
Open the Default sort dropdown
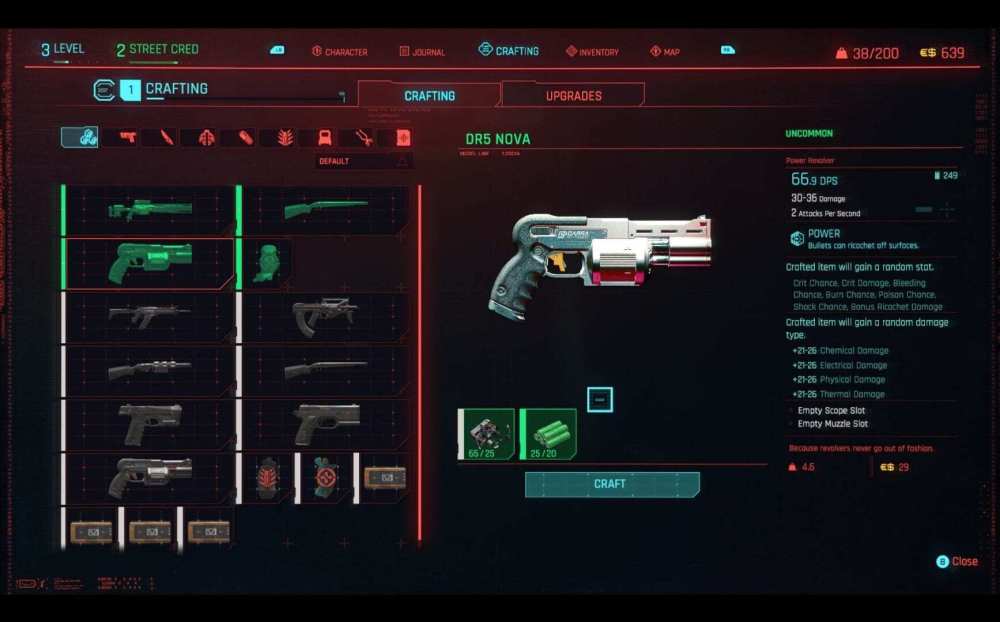tap(364, 161)
